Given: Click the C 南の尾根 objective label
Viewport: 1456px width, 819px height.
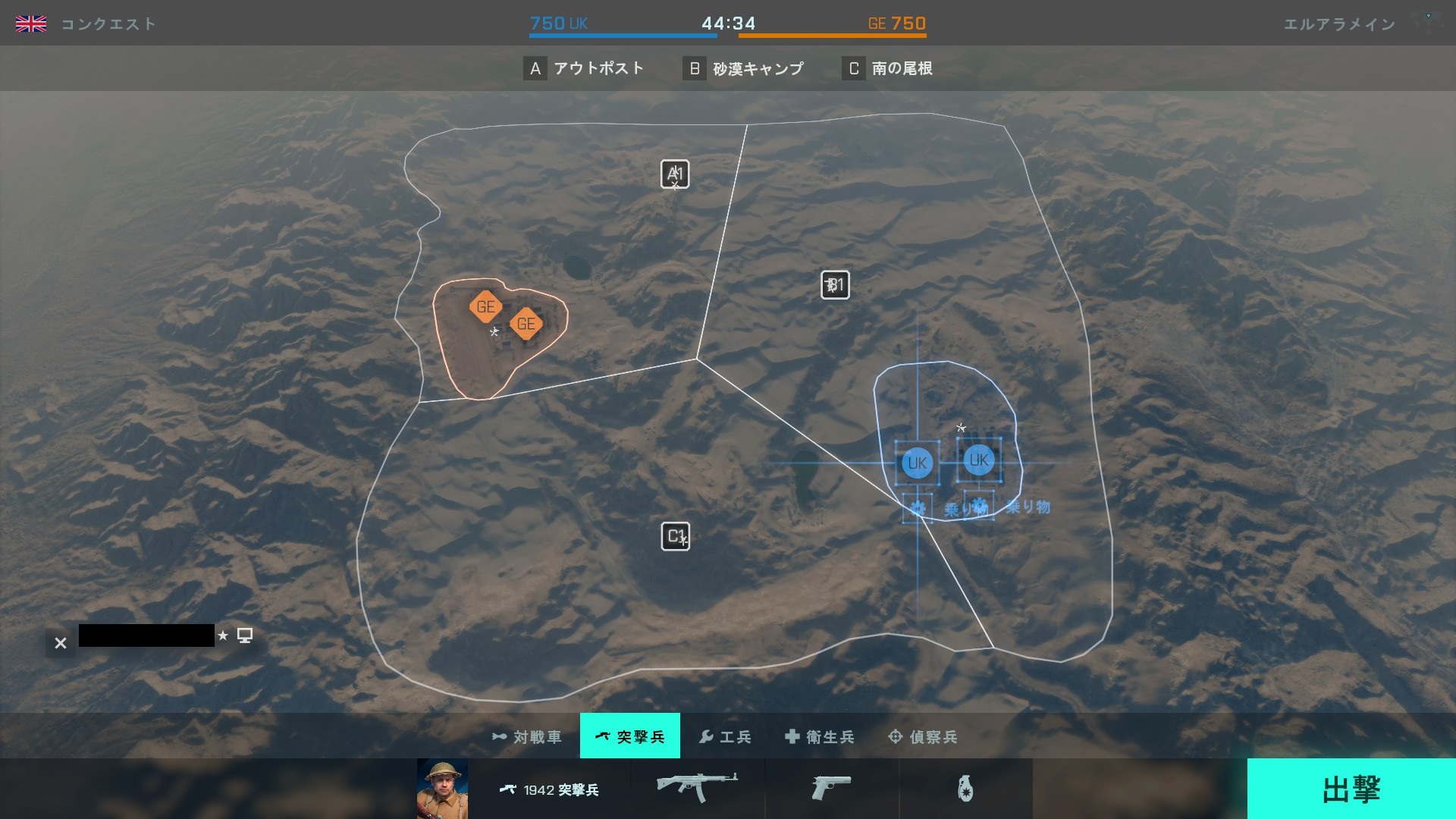Looking at the screenshot, I should 887,69.
